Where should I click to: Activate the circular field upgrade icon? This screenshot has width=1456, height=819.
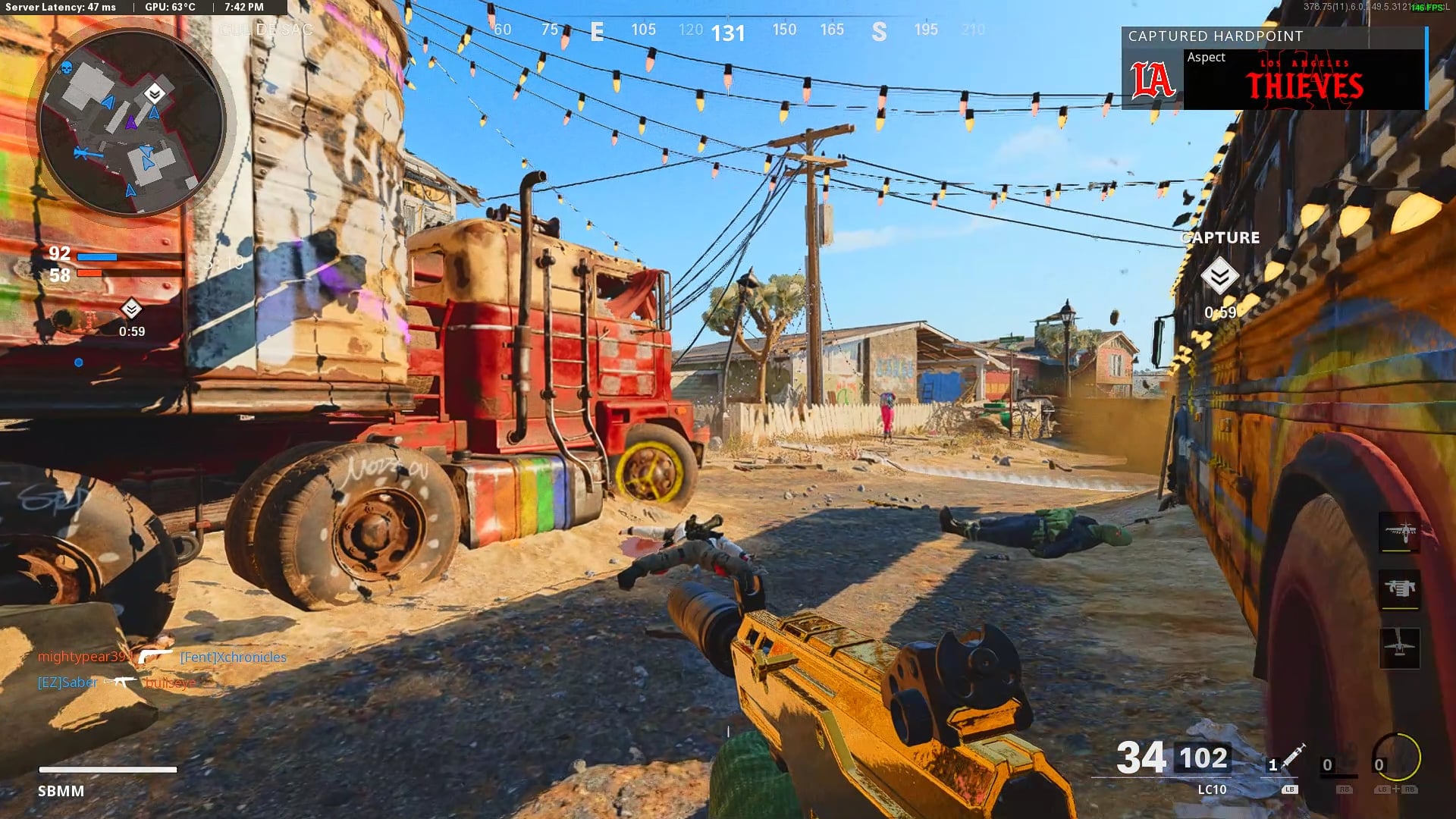pos(1396,756)
